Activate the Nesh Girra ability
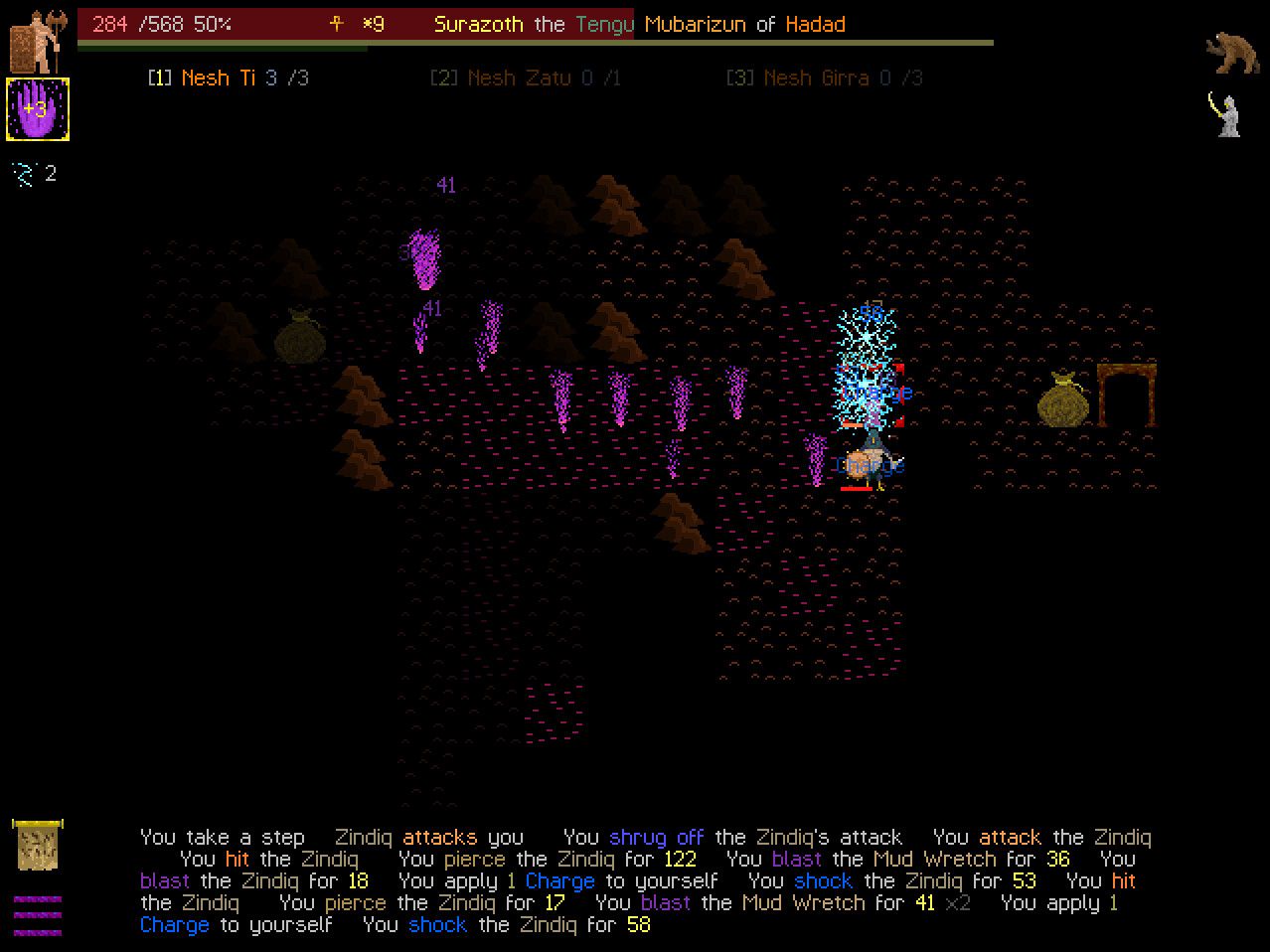This screenshot has width=1270, height=952. point(824,78)
